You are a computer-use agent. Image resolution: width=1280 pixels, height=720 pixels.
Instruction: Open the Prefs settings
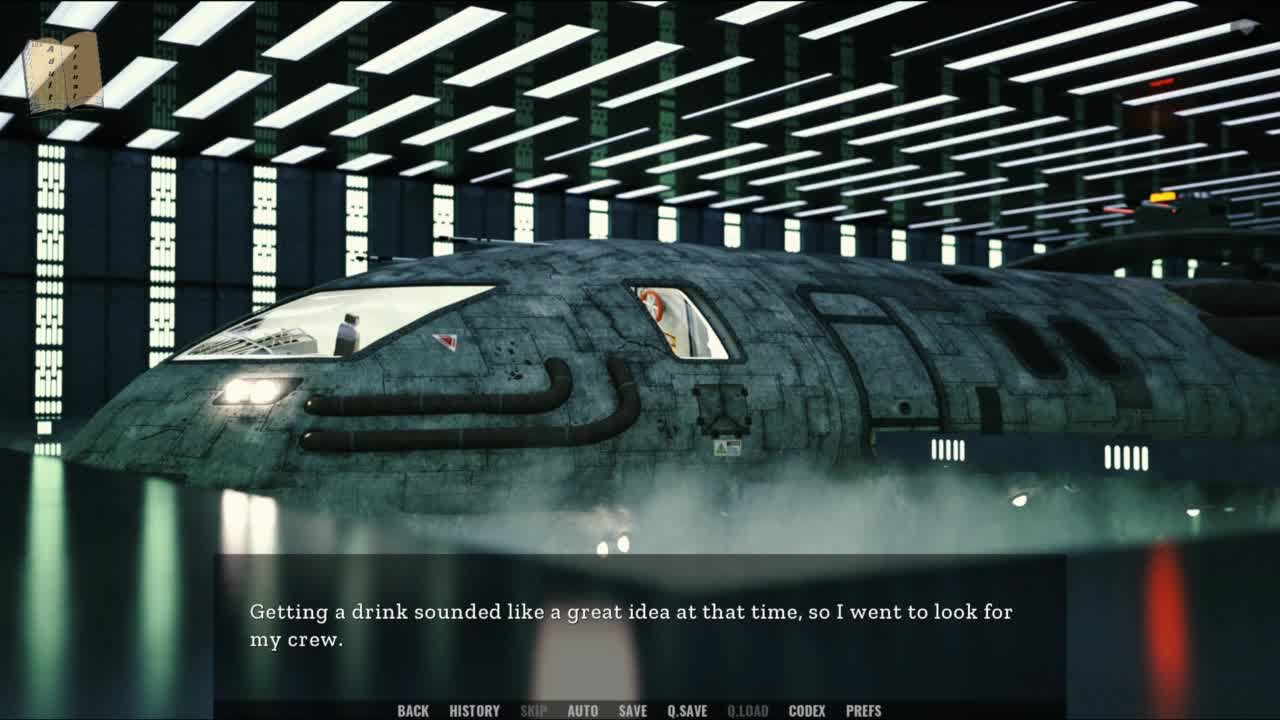[863, 711]
